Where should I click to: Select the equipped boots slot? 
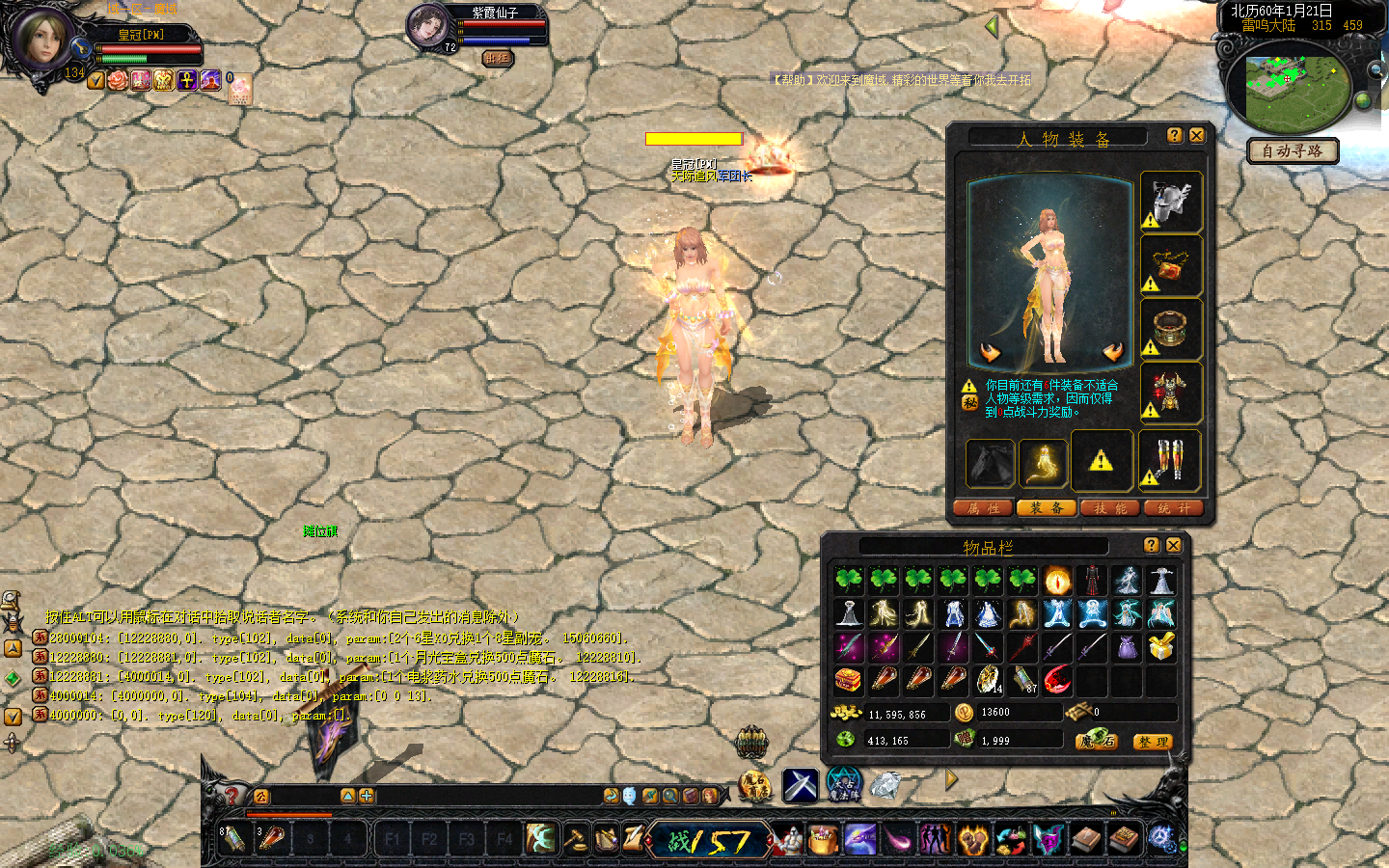(1171, 460)
